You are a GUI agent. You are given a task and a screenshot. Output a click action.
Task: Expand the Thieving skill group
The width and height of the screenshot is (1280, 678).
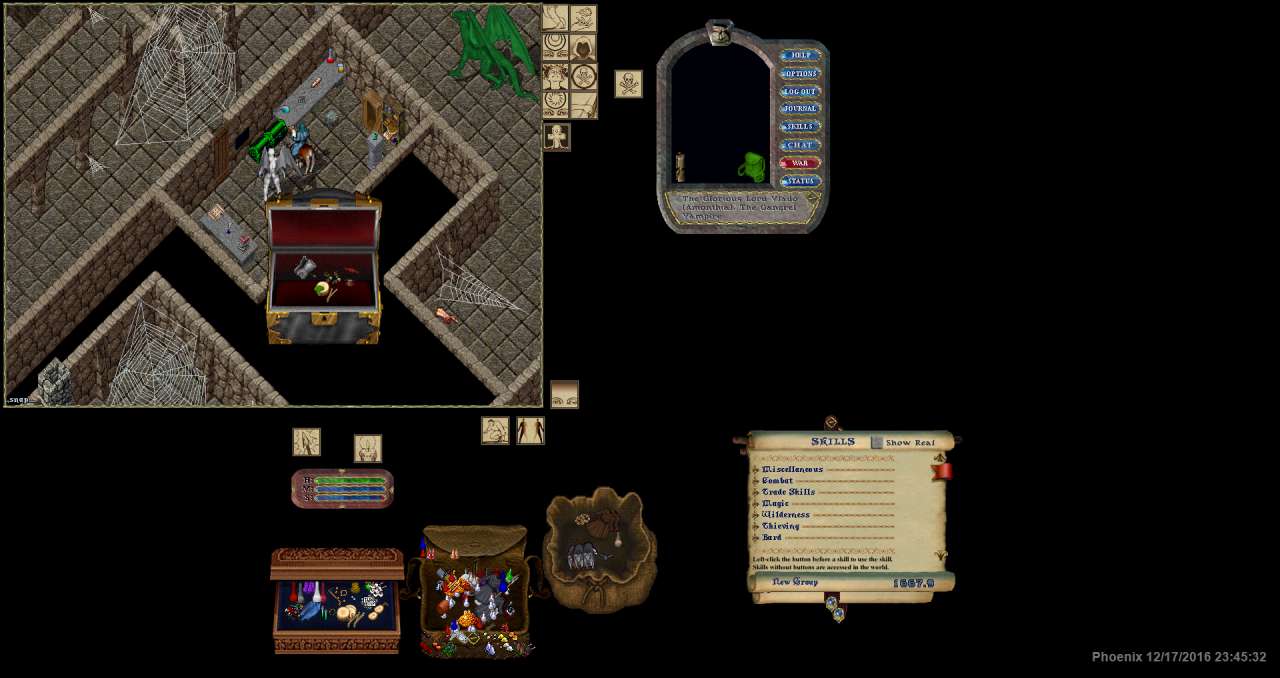pyautogui.click(x=756, y=526)
